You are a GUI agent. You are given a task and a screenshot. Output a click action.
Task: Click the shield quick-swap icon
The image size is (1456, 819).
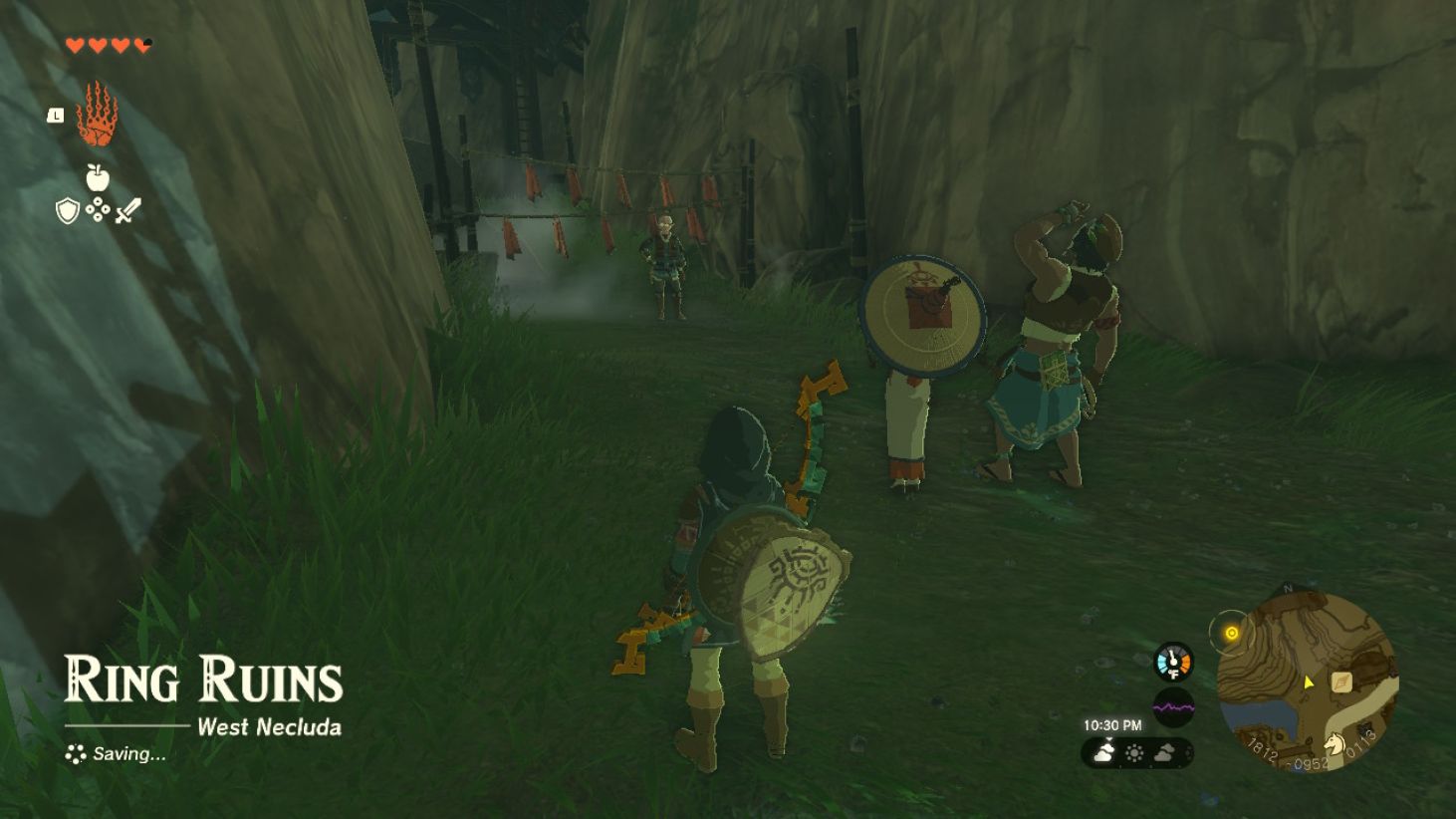tap(67, 210)
